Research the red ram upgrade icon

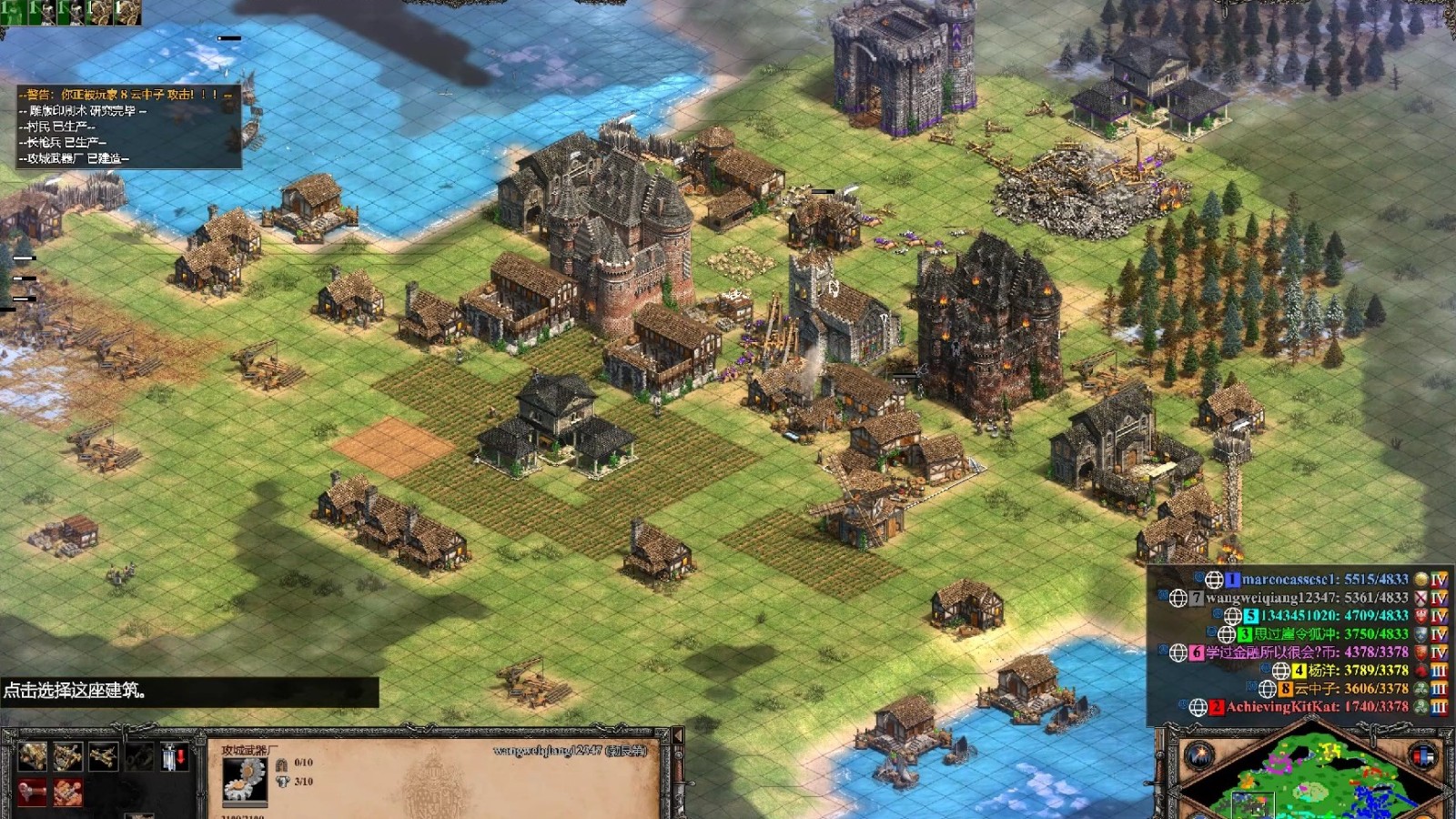click(32, 792)
